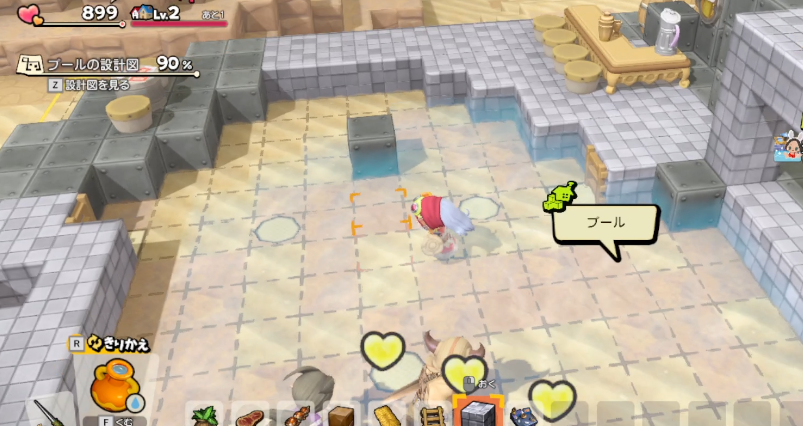This screenshot has width=803, height=426.
Task: Click the orange water pot tool icon
Action: (x=113, y=384)
